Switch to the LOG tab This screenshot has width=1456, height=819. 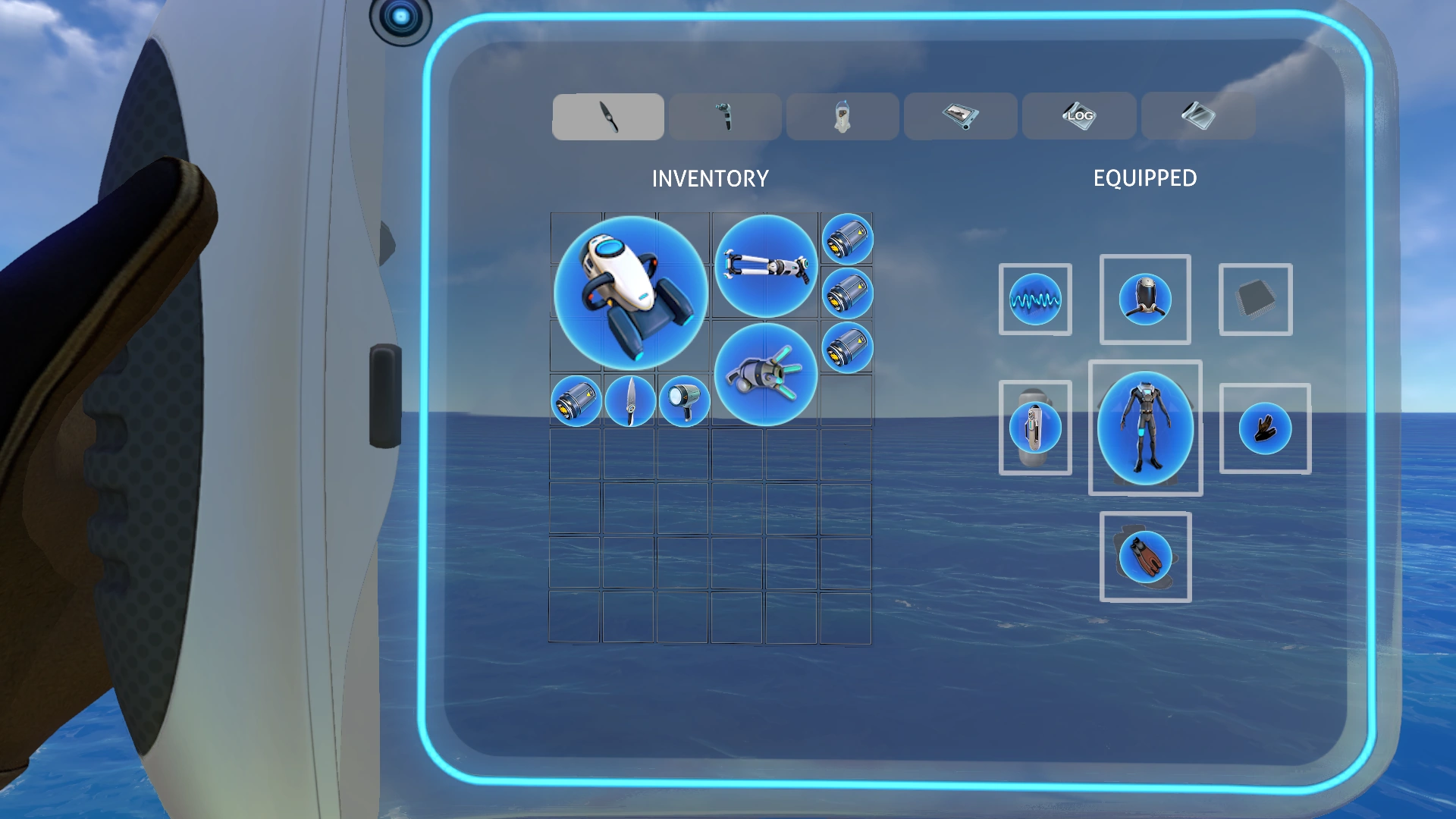tap(1078, 115)
